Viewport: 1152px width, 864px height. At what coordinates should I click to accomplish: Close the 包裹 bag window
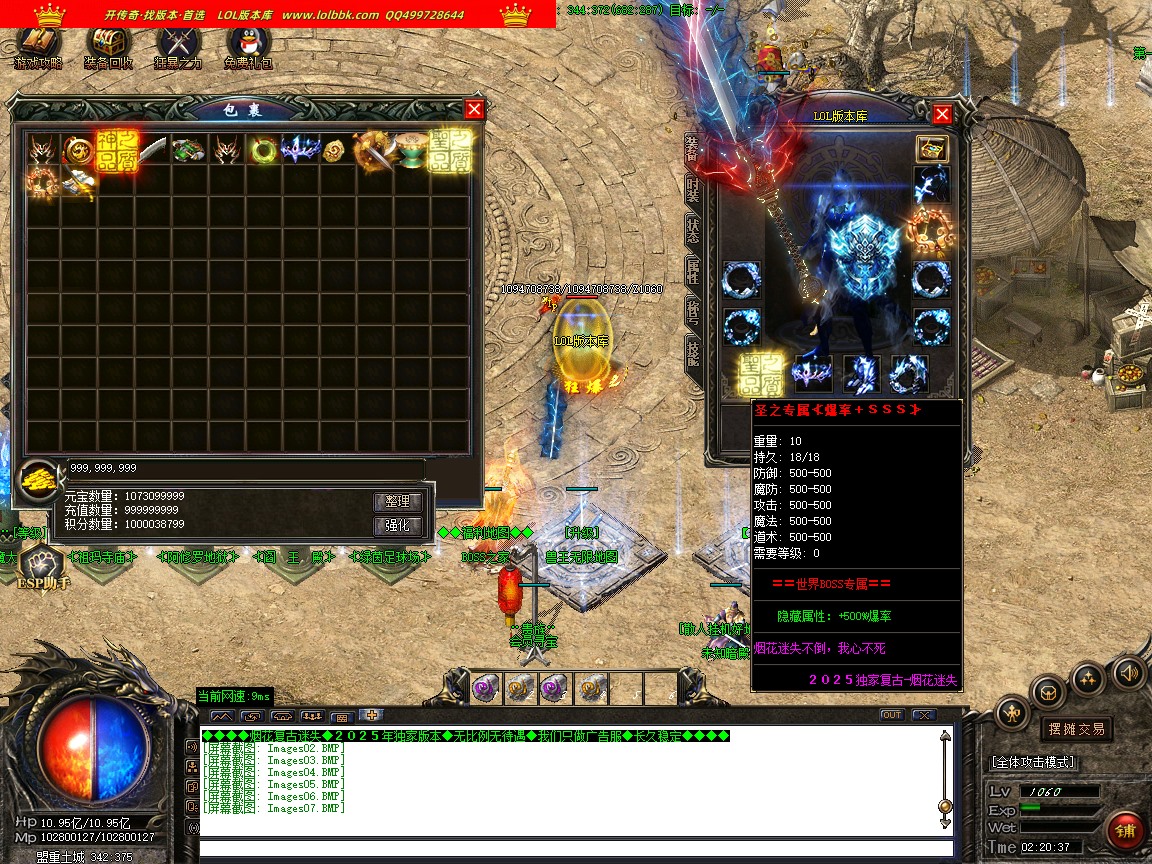474,109
